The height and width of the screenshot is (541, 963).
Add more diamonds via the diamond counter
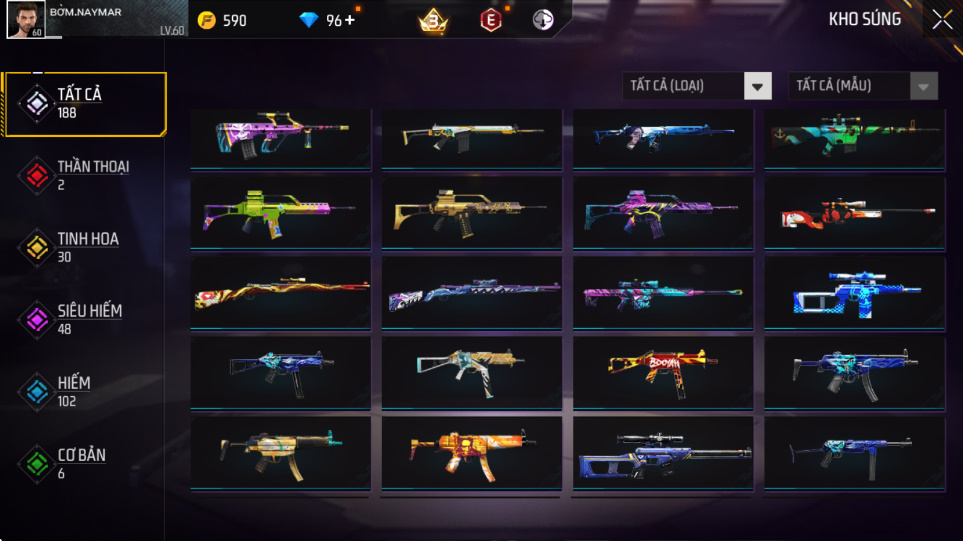click(x=349, y=20)
